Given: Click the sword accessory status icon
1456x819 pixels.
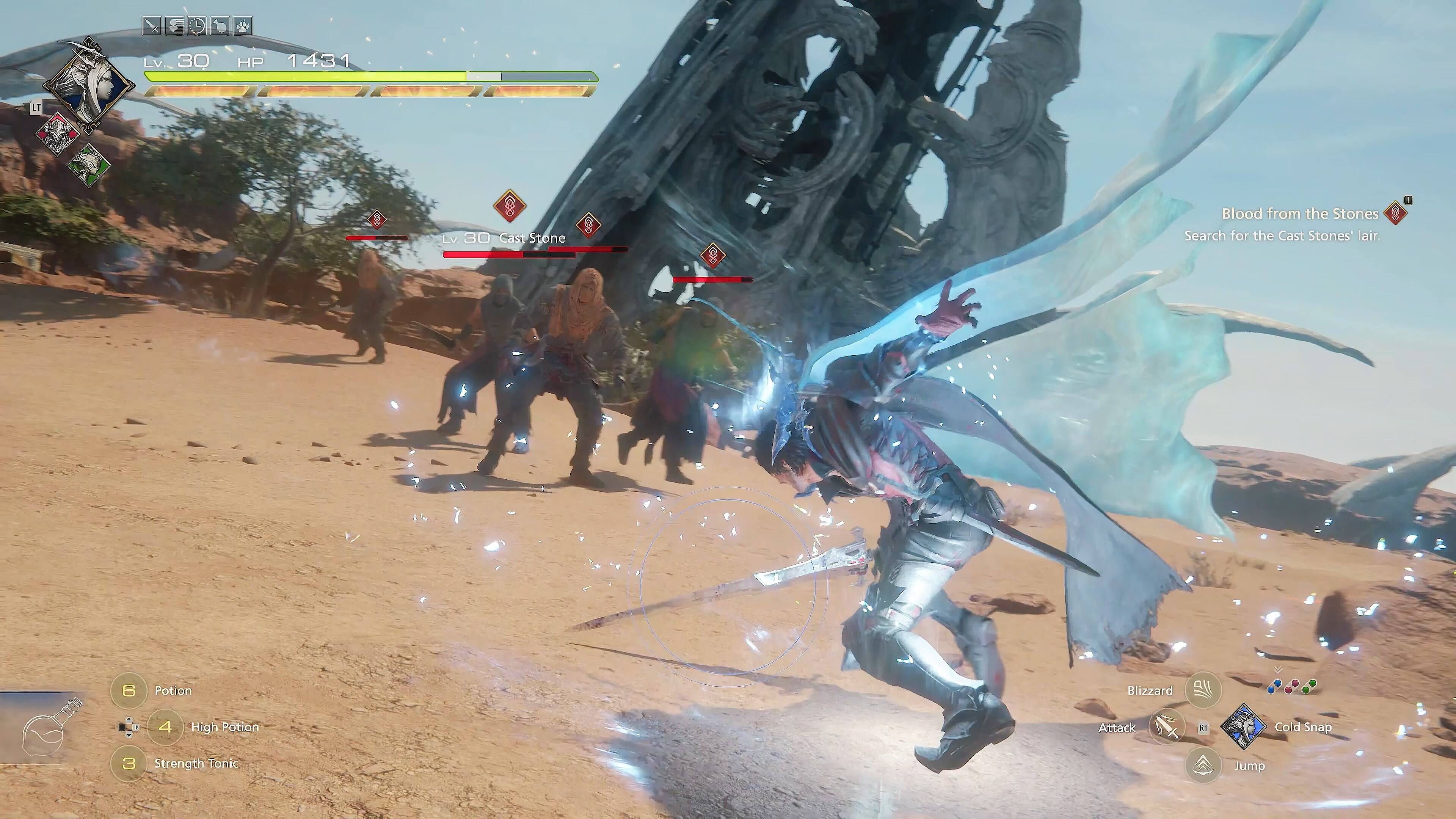Looking at the screenshot, I should pyautogui.click(x=152, y=26).
